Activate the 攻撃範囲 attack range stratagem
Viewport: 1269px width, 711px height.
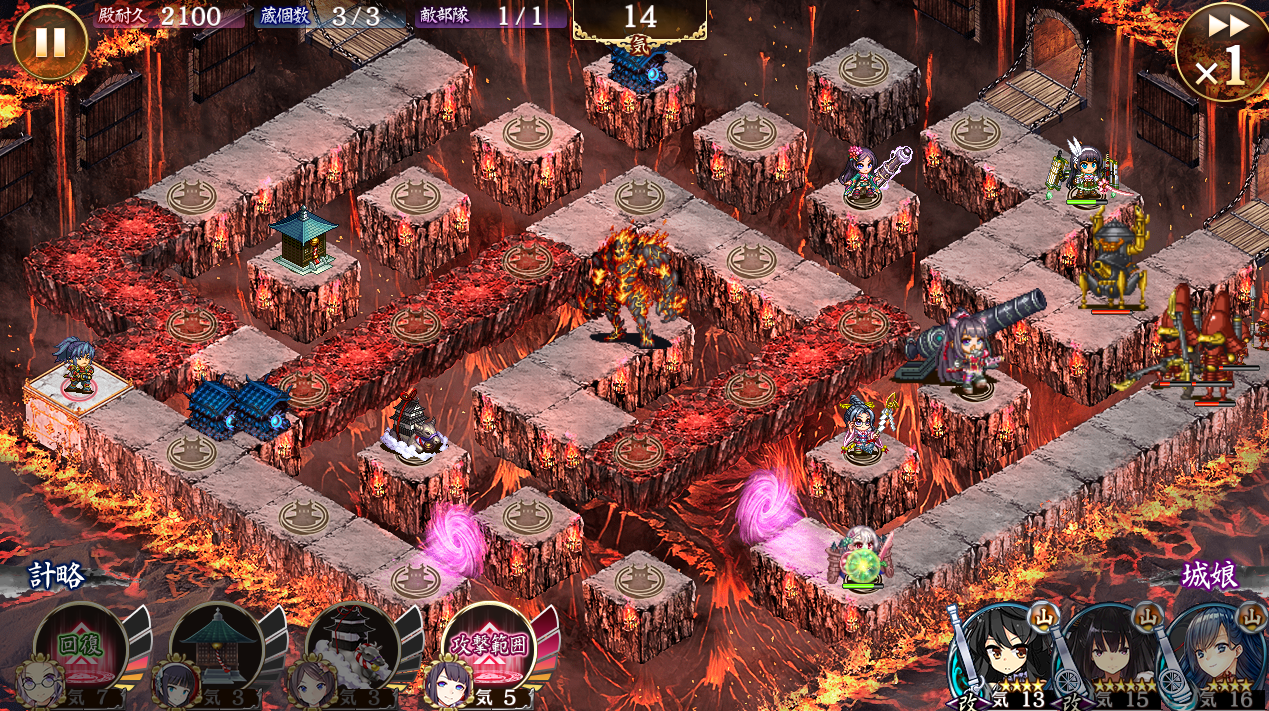pyautogui.click(x=488, y=647)
